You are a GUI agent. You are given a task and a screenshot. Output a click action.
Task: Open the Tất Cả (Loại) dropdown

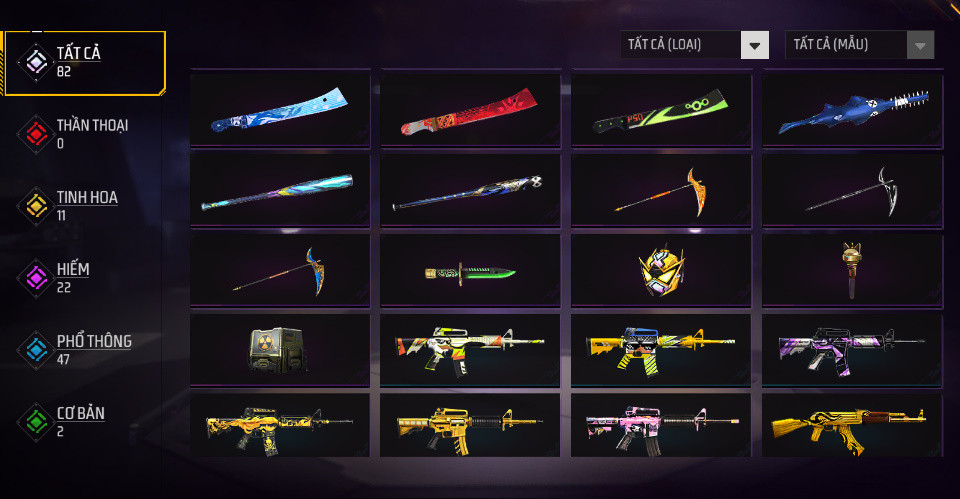point(694,45)
